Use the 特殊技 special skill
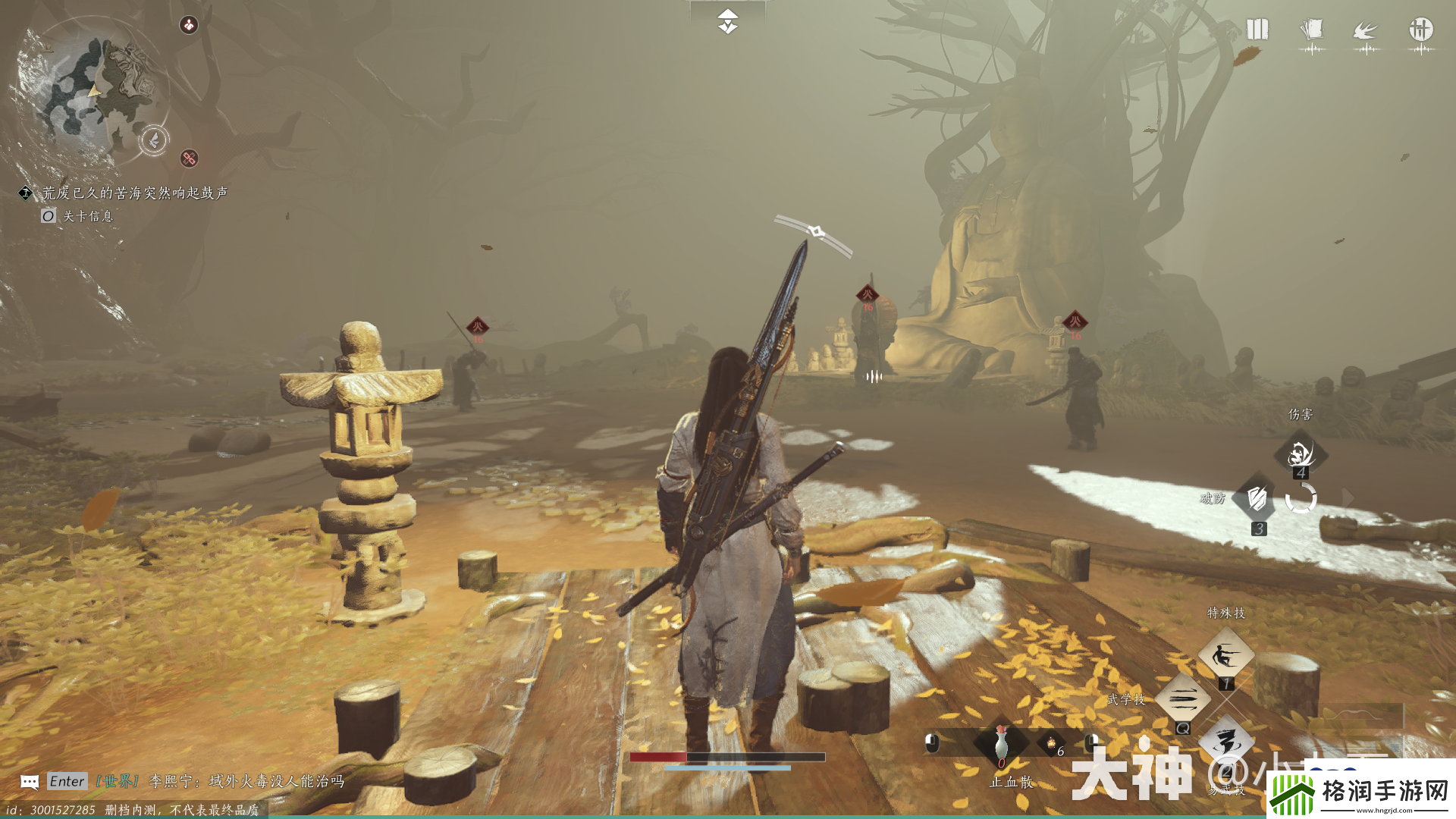The image size is (1456, 819). click(1225, 655)
